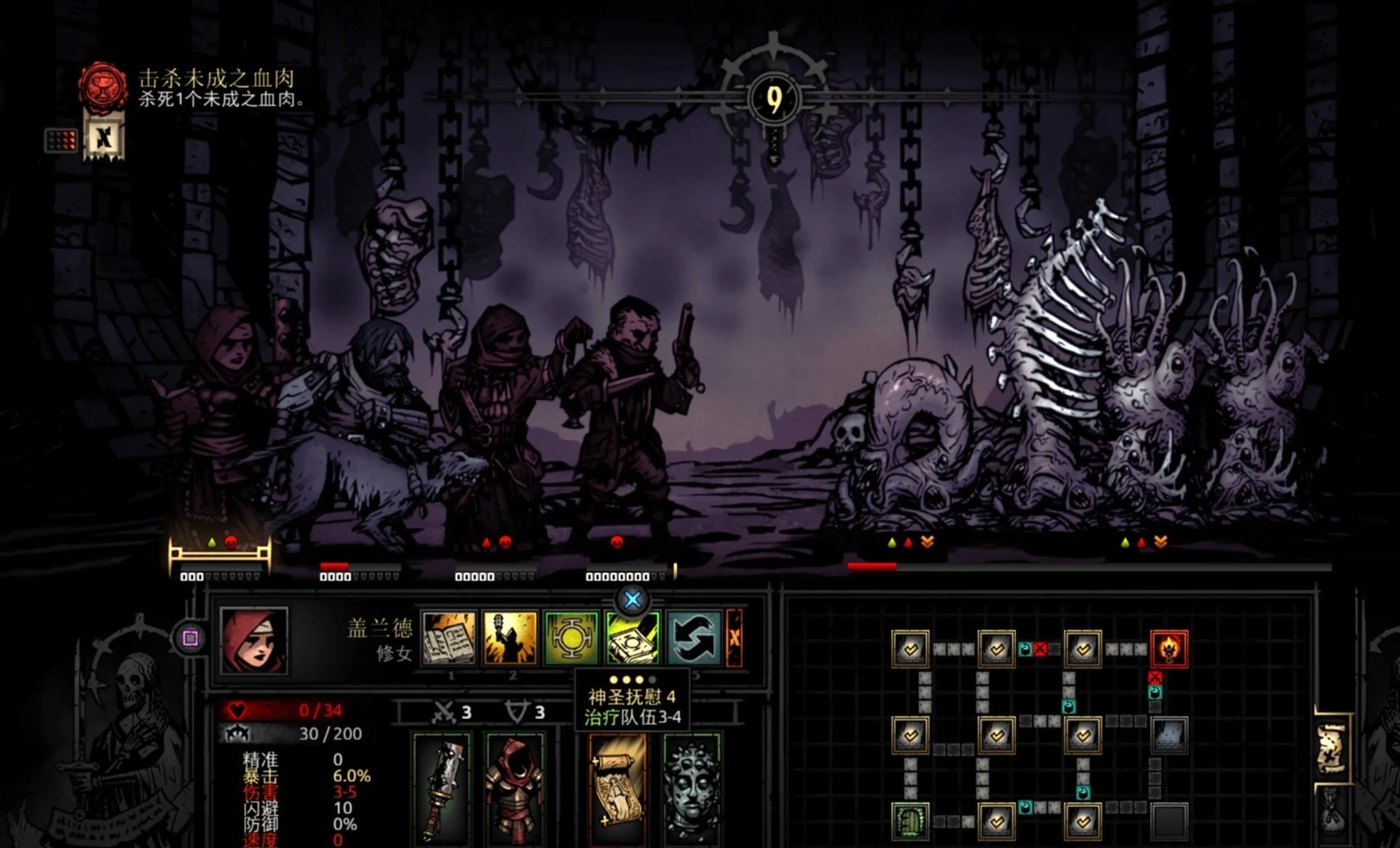The width and height of the screenshot is (1400, 848).
Task: Click the nun 盖兰德 portrait
Action: [x=253, y=640]
